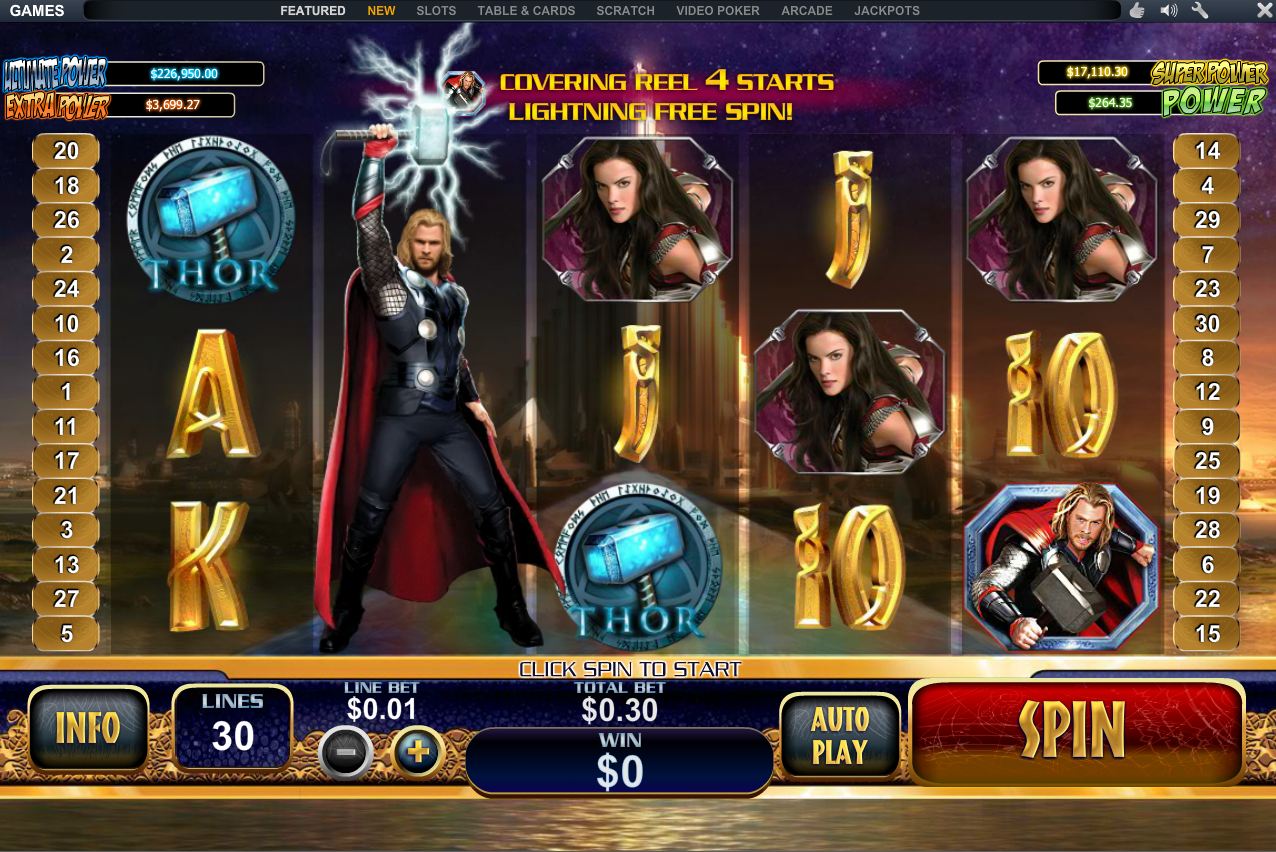Image resolution: width=1276 pixels, height=852 pixels.
Task: Select payline number 15 marker
Action: click(1207, 633)
